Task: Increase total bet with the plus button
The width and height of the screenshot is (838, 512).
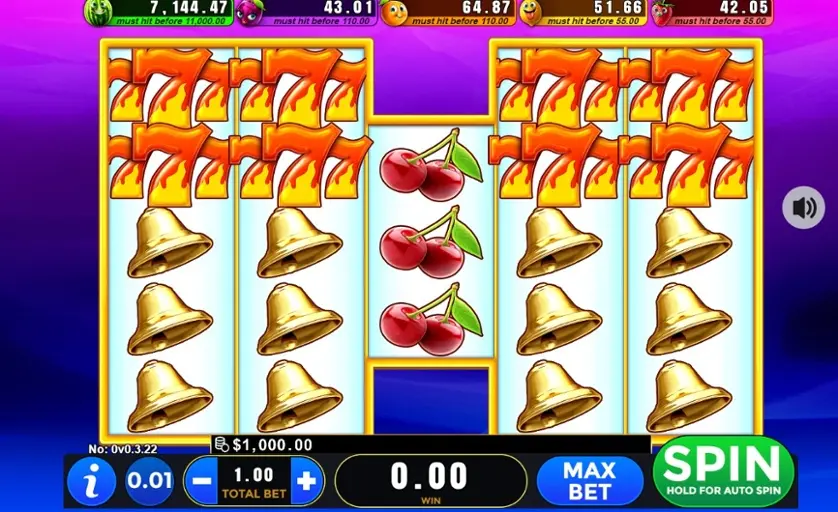Action: [307, 481]
